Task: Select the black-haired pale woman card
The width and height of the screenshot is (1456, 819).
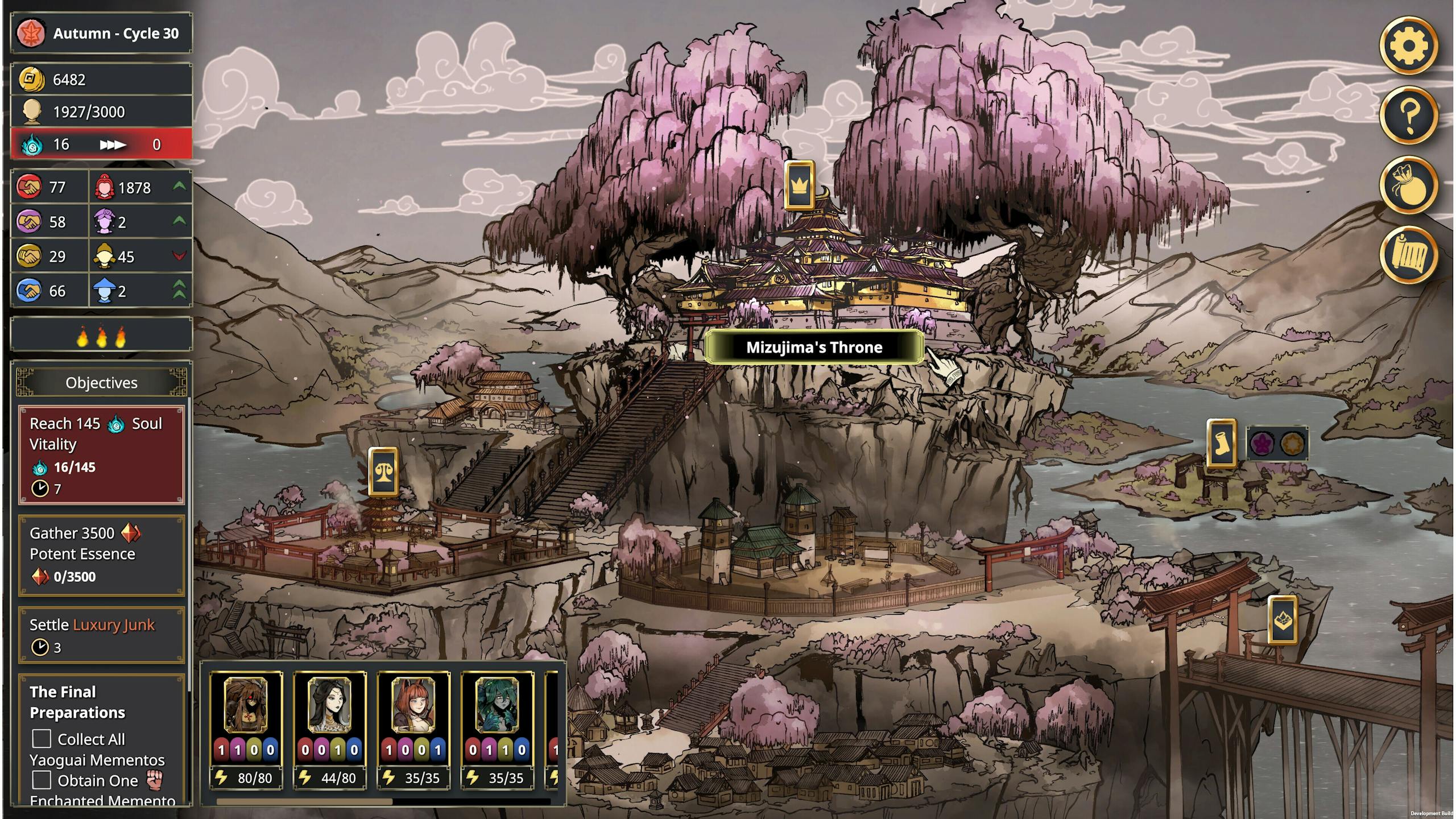Action: 330,729
